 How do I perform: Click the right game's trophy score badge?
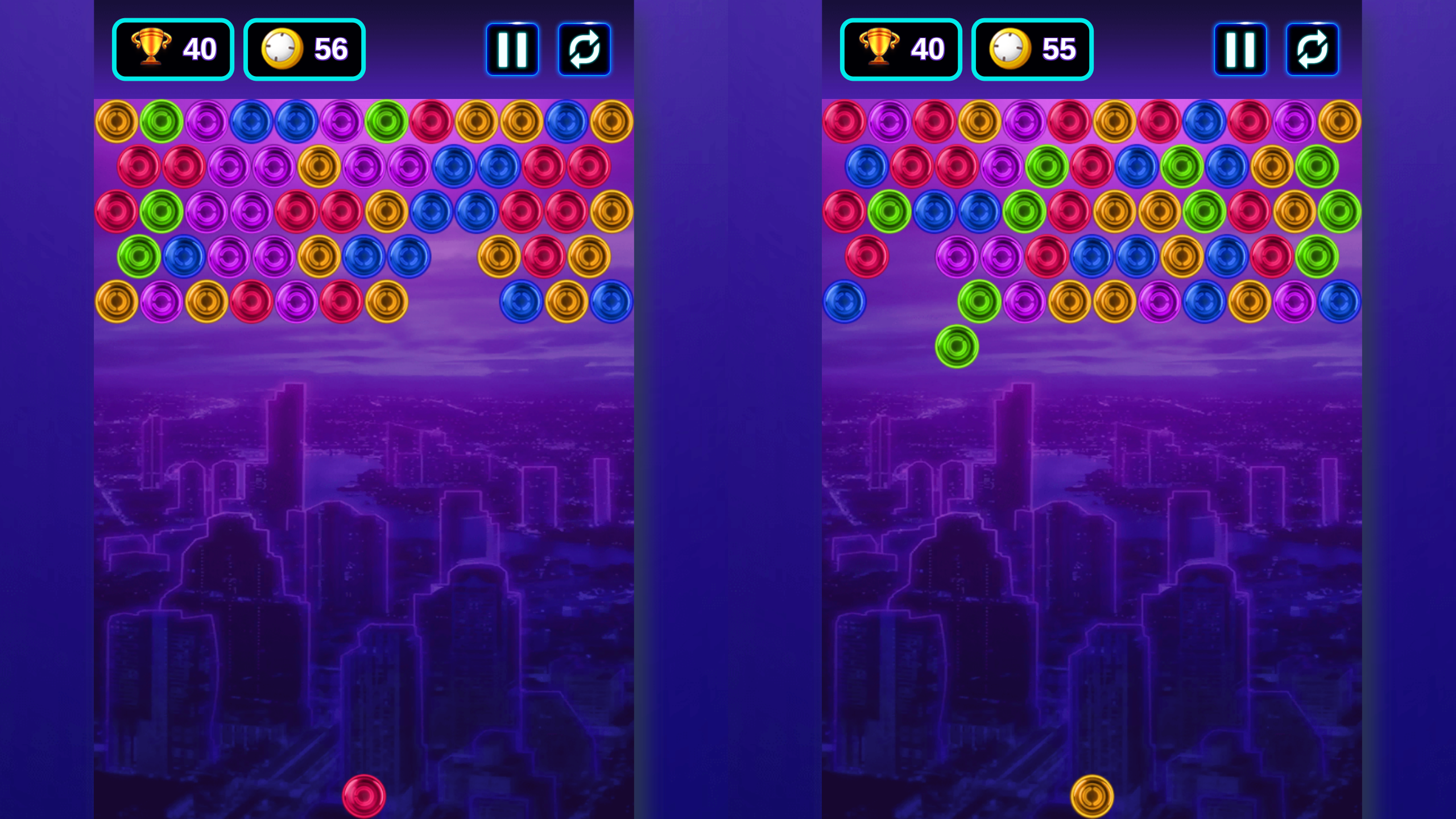tap(900, 48)
